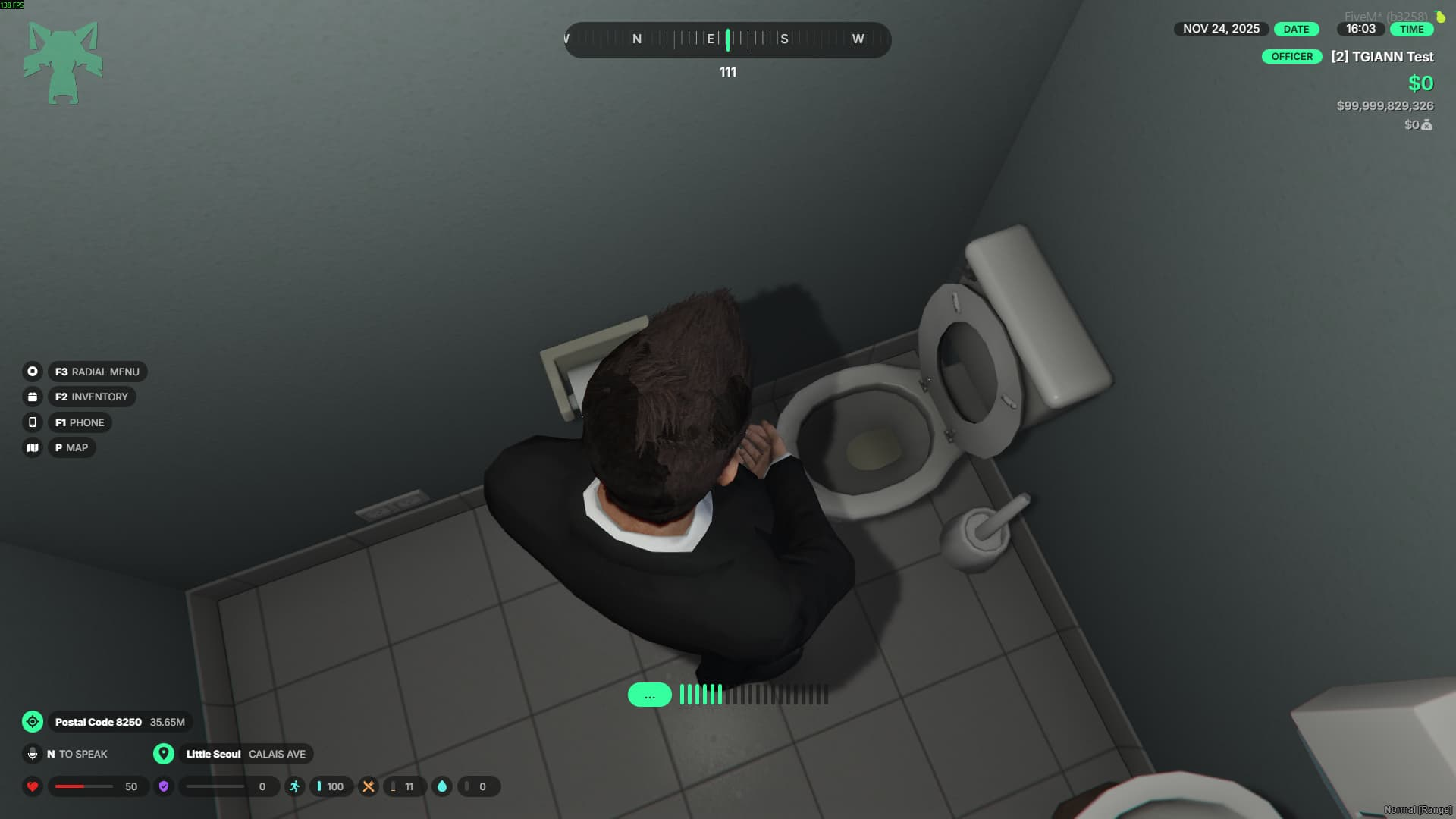1456x819 pixels.
Task: Select the water drop thirst icon
Action: click(442, 786)
